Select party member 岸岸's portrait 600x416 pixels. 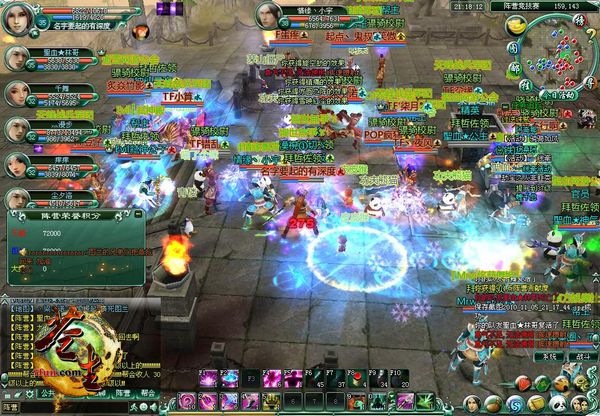(x=16, y=162)
